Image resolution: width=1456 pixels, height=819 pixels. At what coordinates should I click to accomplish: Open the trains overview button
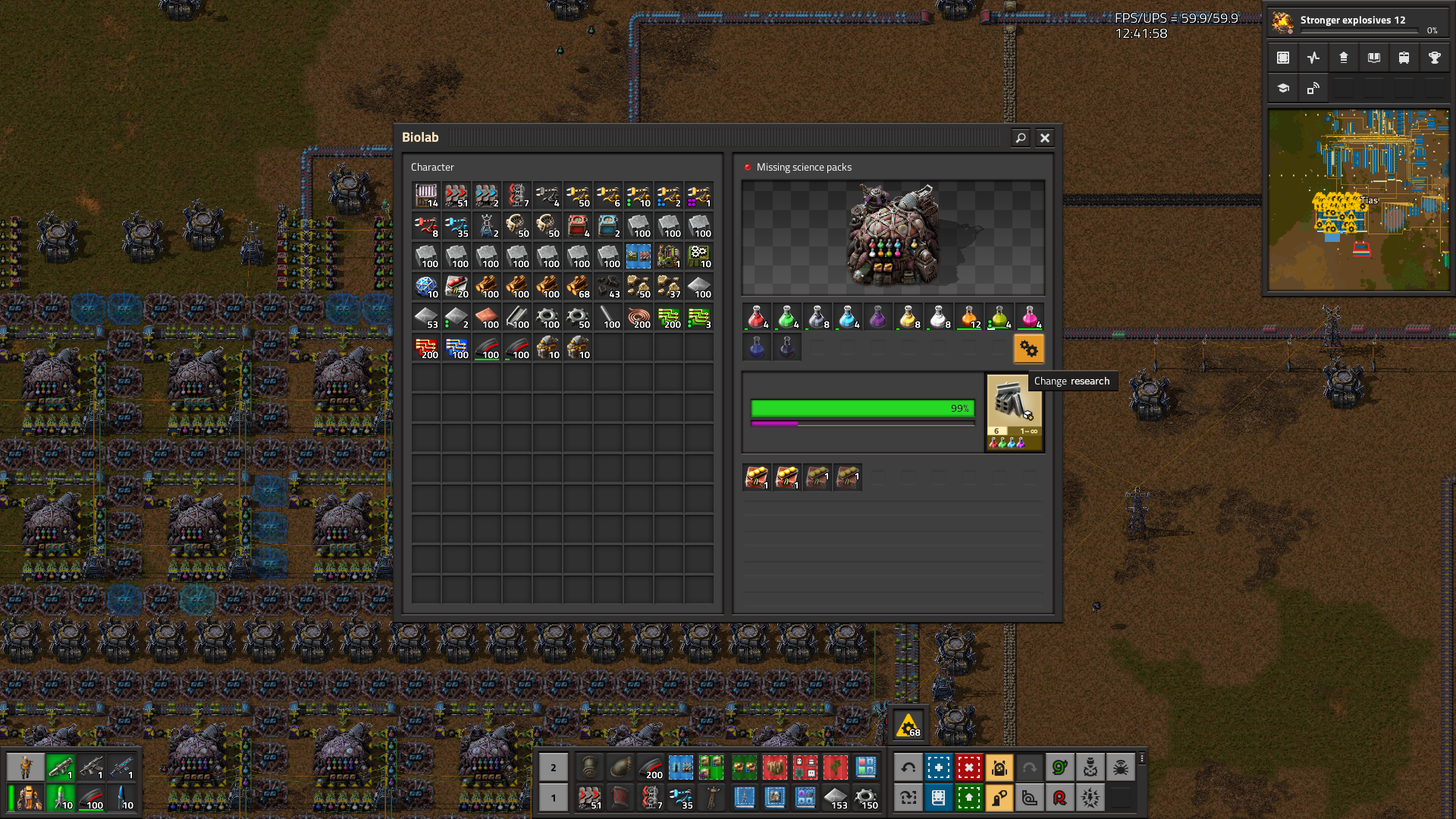(x=1404, y=58)
